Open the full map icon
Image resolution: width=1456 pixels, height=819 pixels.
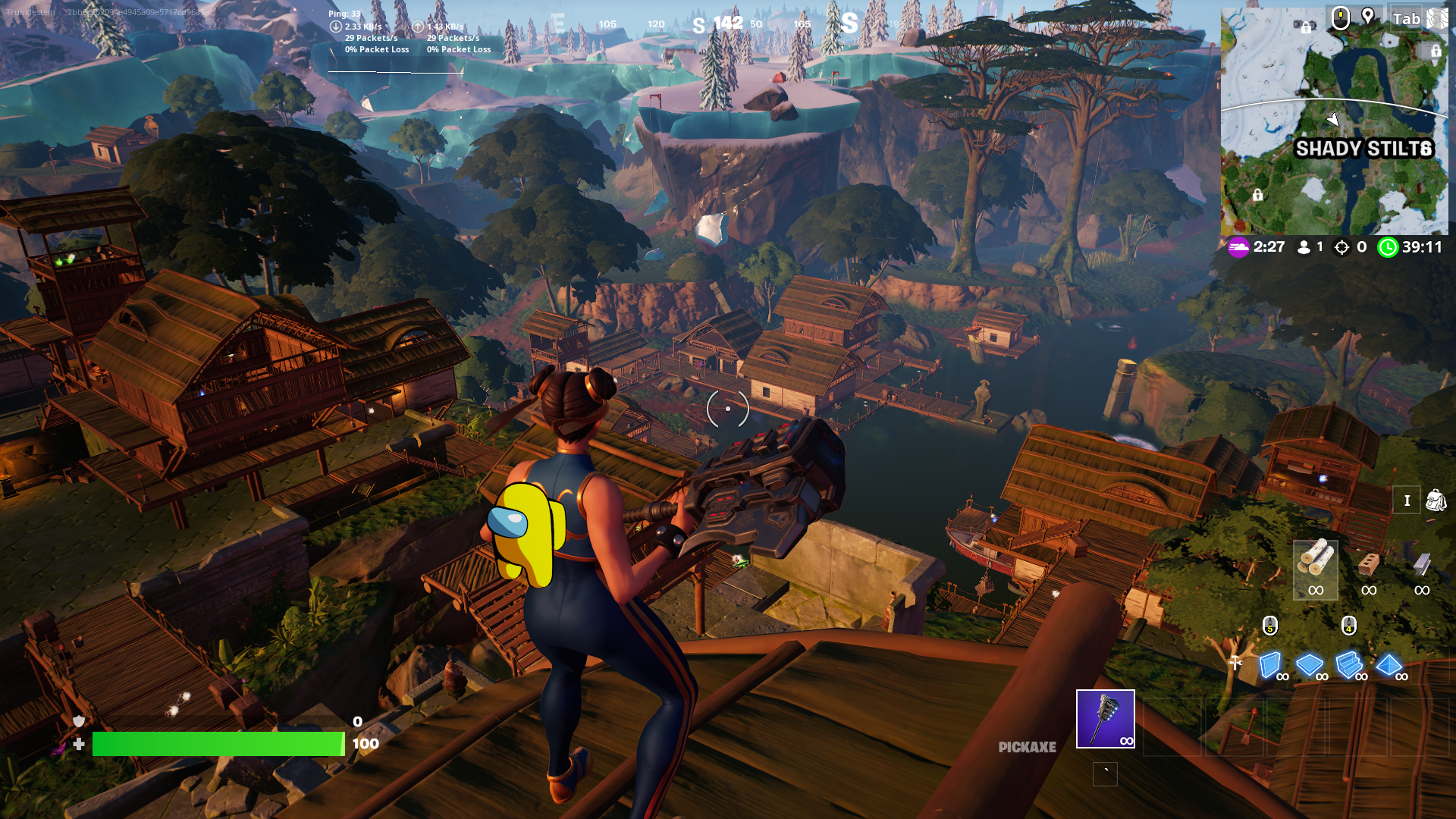point(1436,18)
